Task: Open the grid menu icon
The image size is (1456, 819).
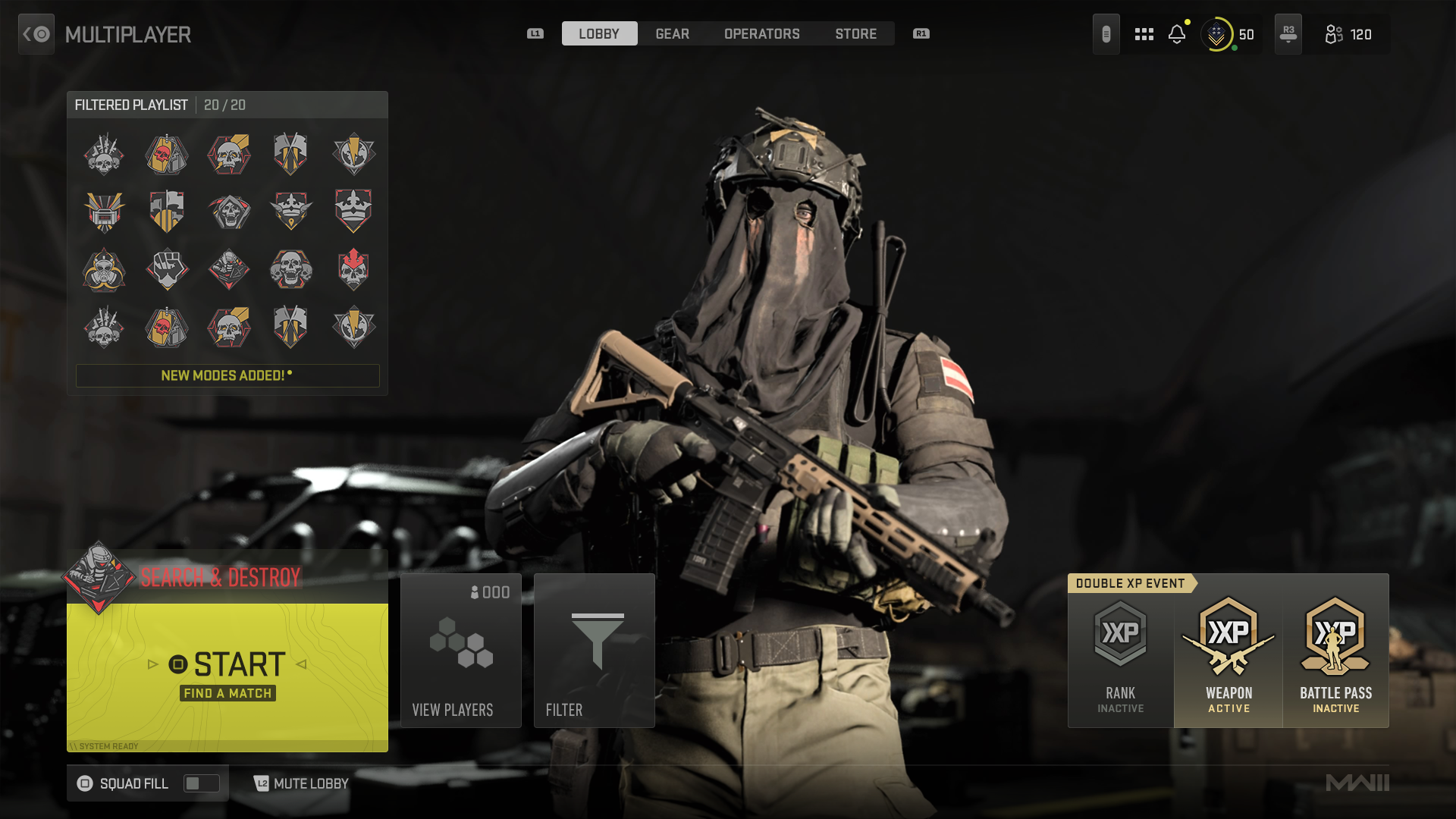Action: (x=1144, y=34)
